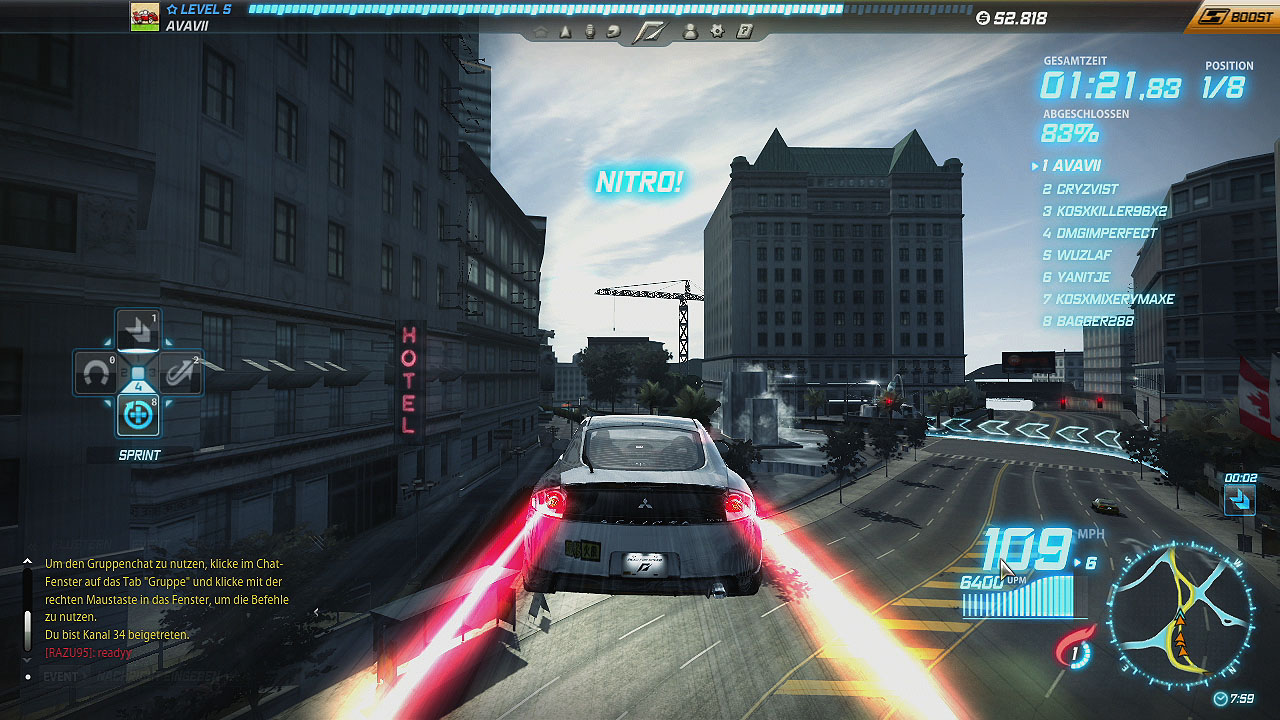Image resolution: width=1280 pixels, height=720 pixels.
Task: Activate the curved arrow slingshot power-up
Action: pyautogui.click(x=179, y=374)
